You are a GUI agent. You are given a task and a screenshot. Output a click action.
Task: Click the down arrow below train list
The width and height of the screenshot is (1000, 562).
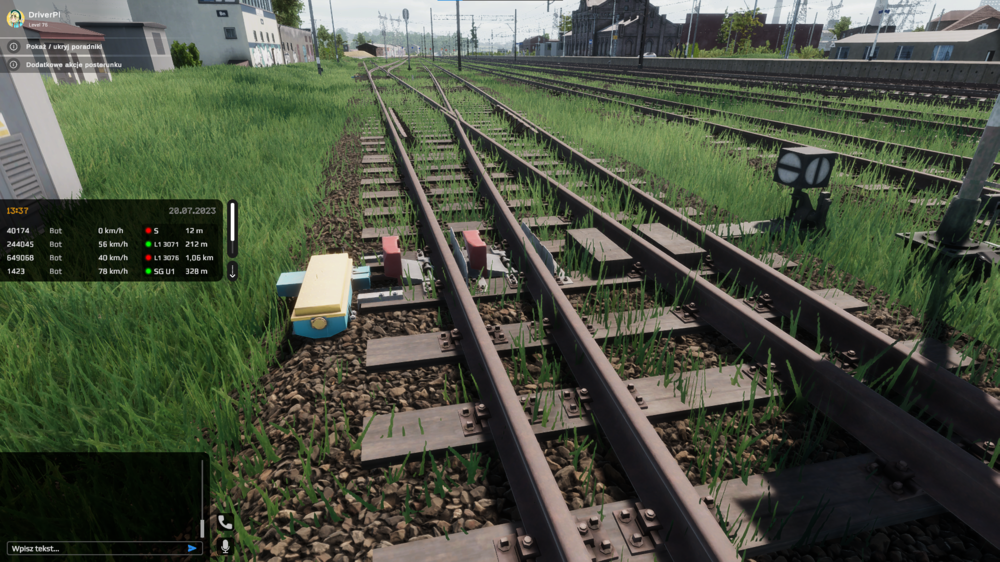232,271
